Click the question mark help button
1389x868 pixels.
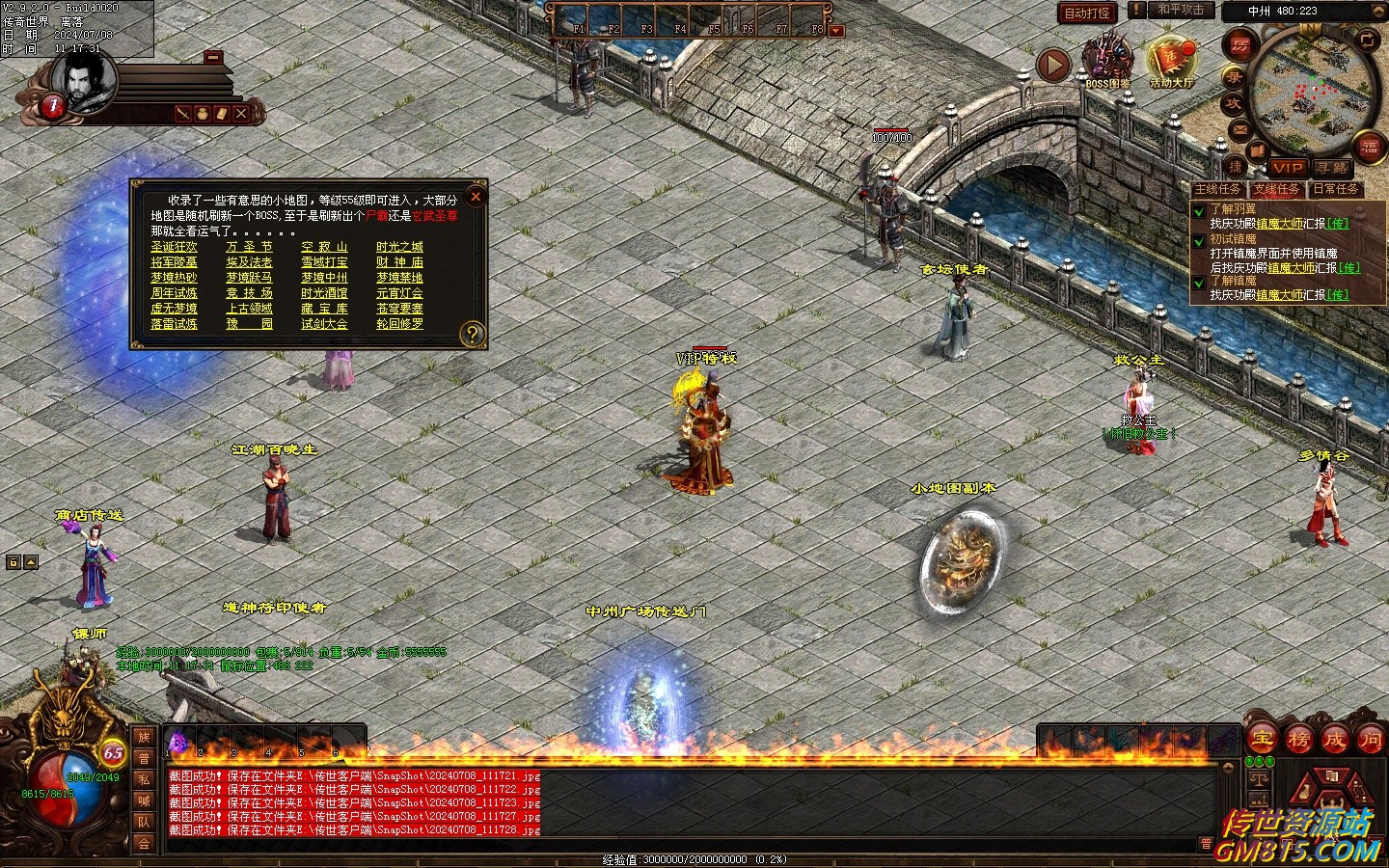point(472,334)
